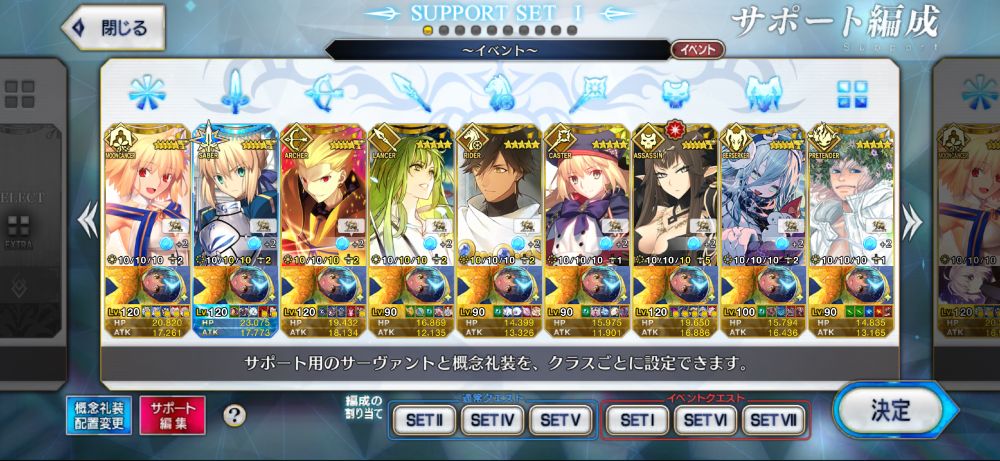Confirm with the 決定 button
This screenshot has width=1000, height=461.
pyautogui.click(x=889, y=410)
